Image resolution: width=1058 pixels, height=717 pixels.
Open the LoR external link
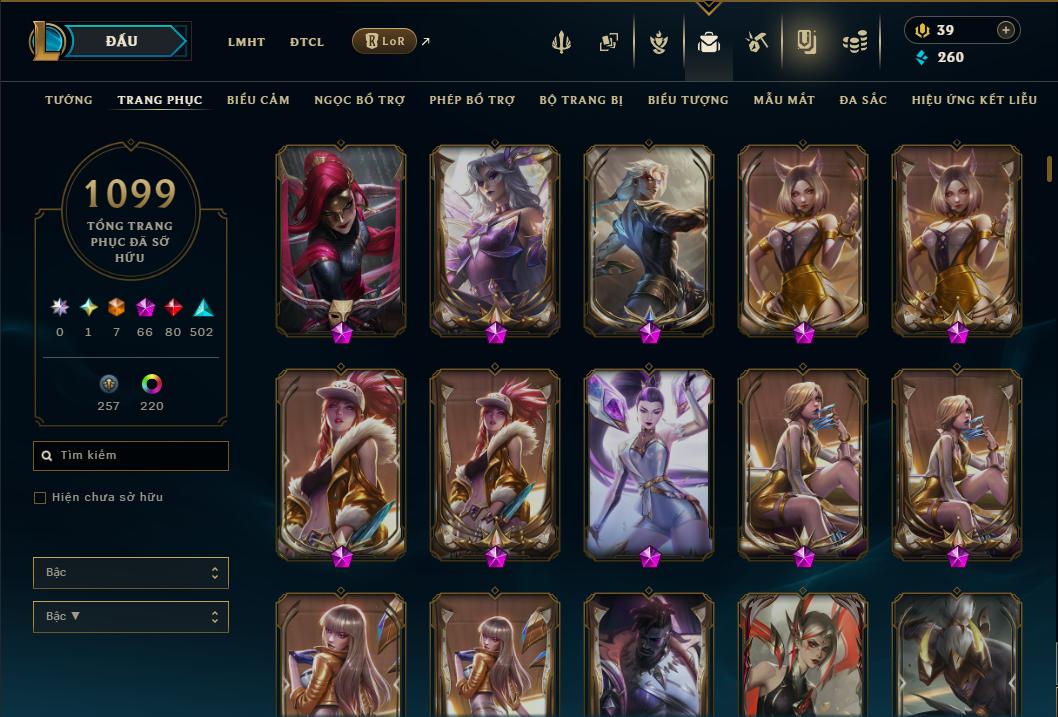click(x=385, y=41)
